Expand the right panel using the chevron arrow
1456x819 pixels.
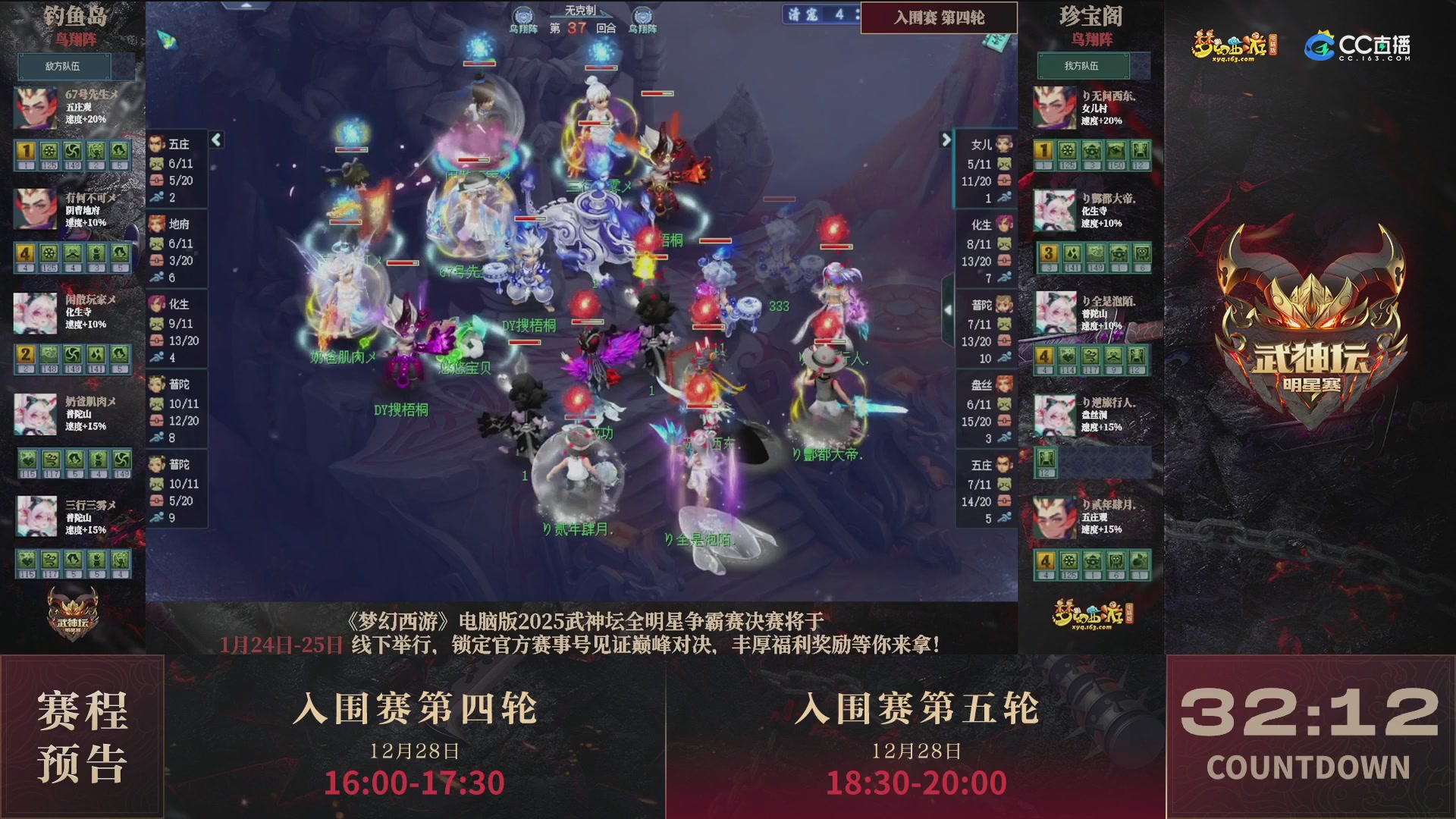click(x=946, y=140)
